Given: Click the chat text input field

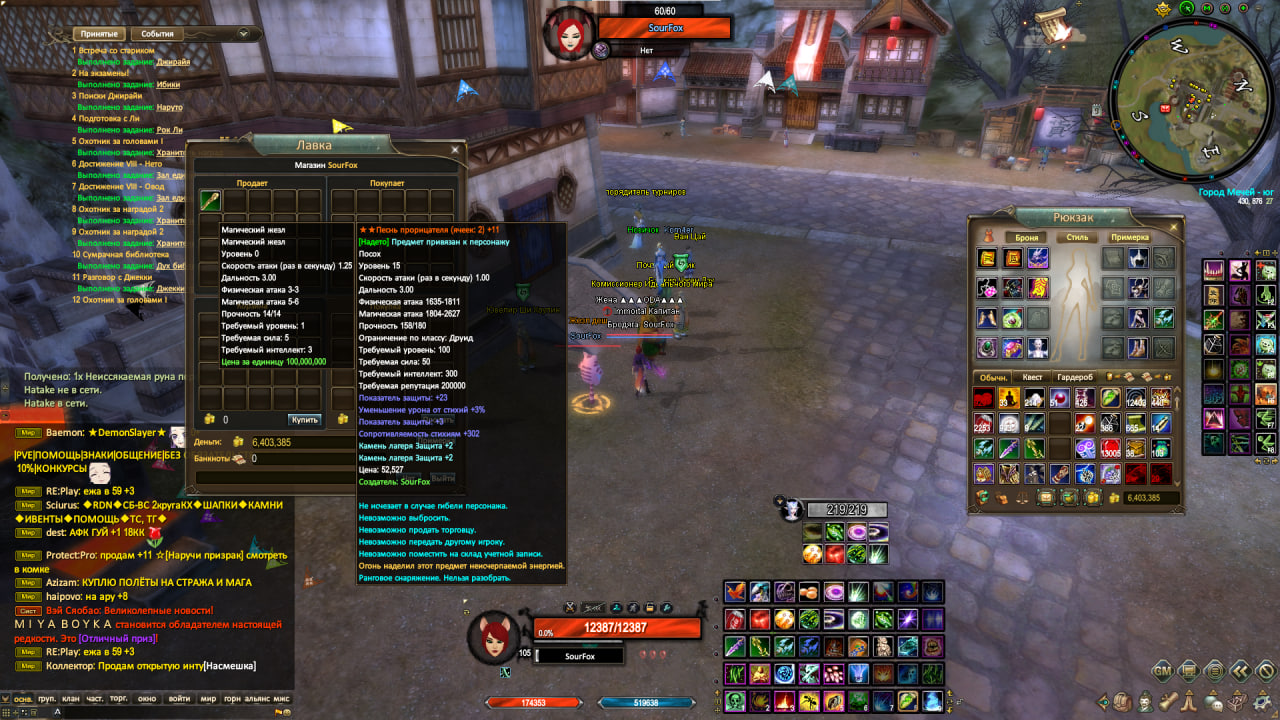Looking at the screenshot, I should 150,712.
